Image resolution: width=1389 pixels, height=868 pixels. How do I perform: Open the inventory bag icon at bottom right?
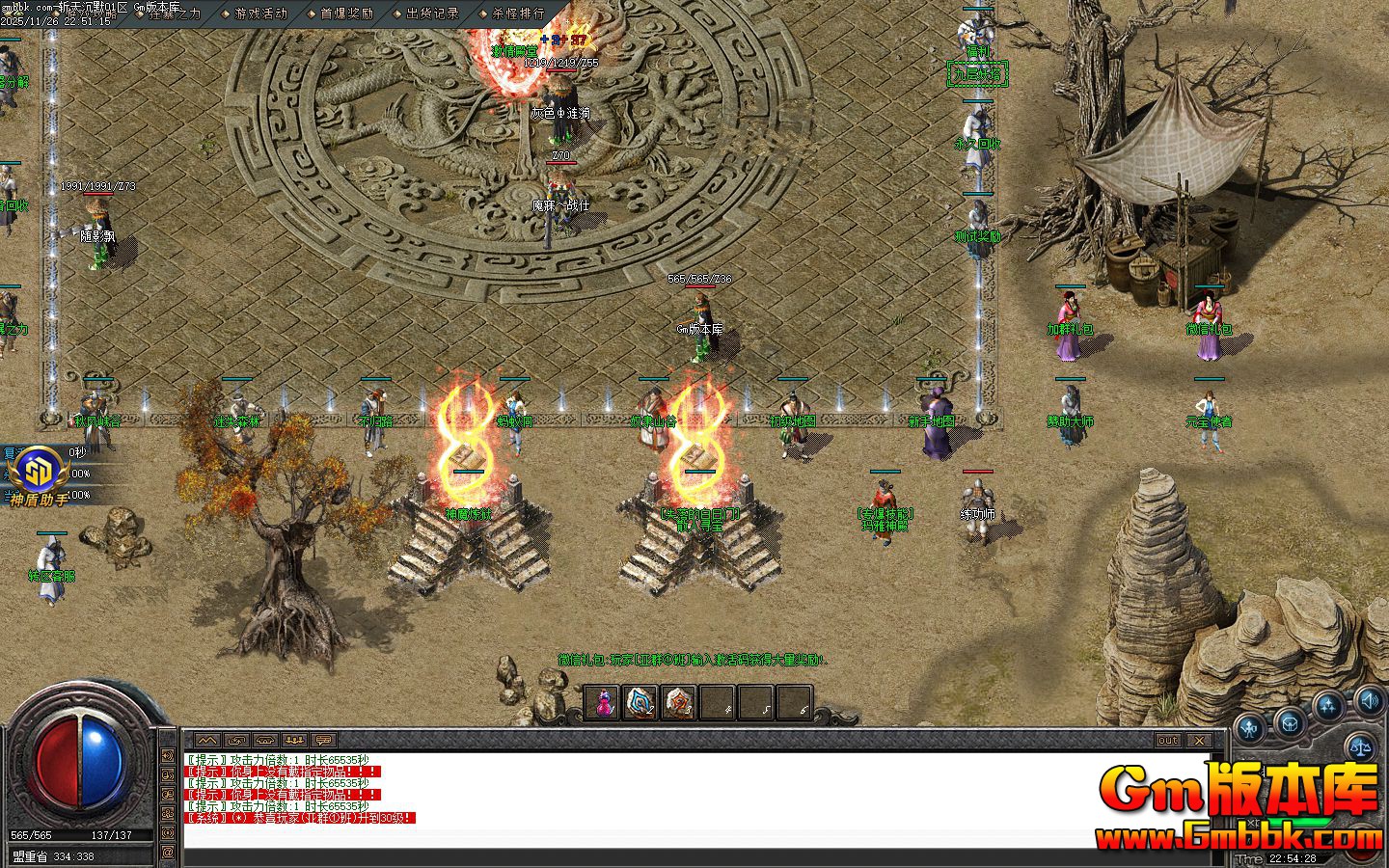coord(1290,722)
